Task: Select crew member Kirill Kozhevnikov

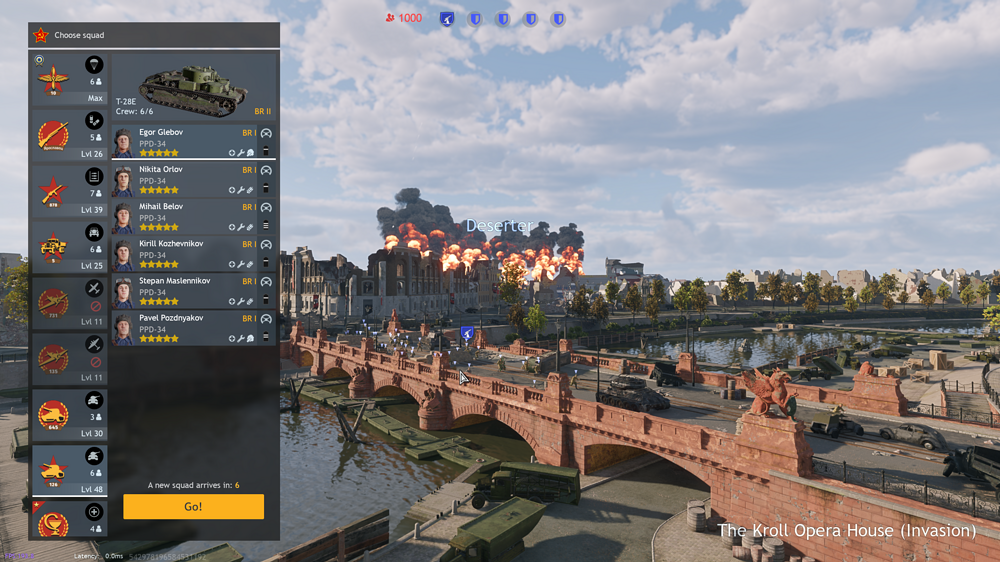Action: [x=185, y=254]
